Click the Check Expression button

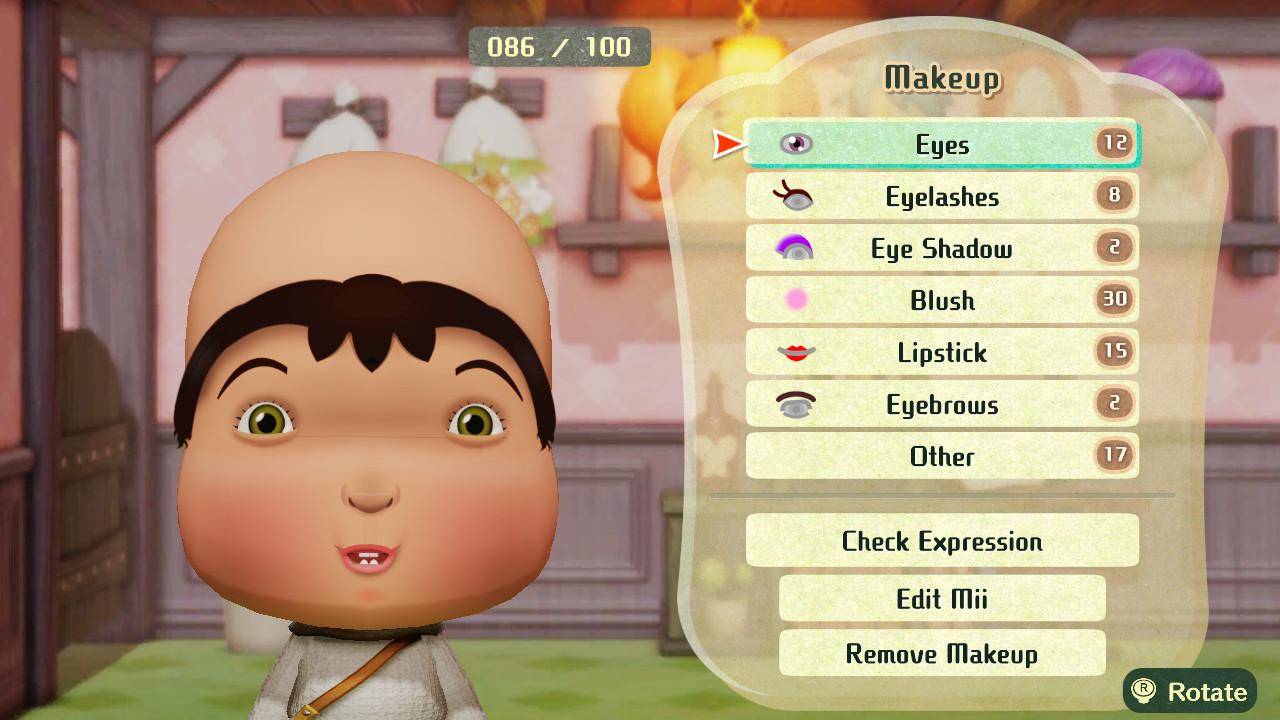coord(940,541)
